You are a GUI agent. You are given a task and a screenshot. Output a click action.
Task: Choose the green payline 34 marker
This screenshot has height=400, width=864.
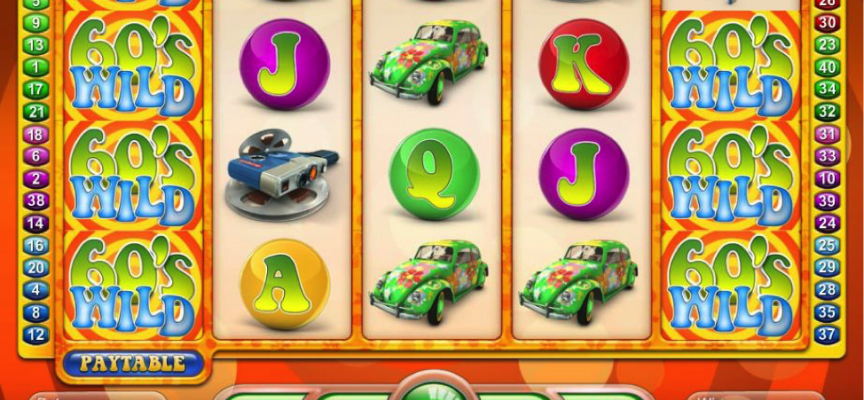(827, 90)
